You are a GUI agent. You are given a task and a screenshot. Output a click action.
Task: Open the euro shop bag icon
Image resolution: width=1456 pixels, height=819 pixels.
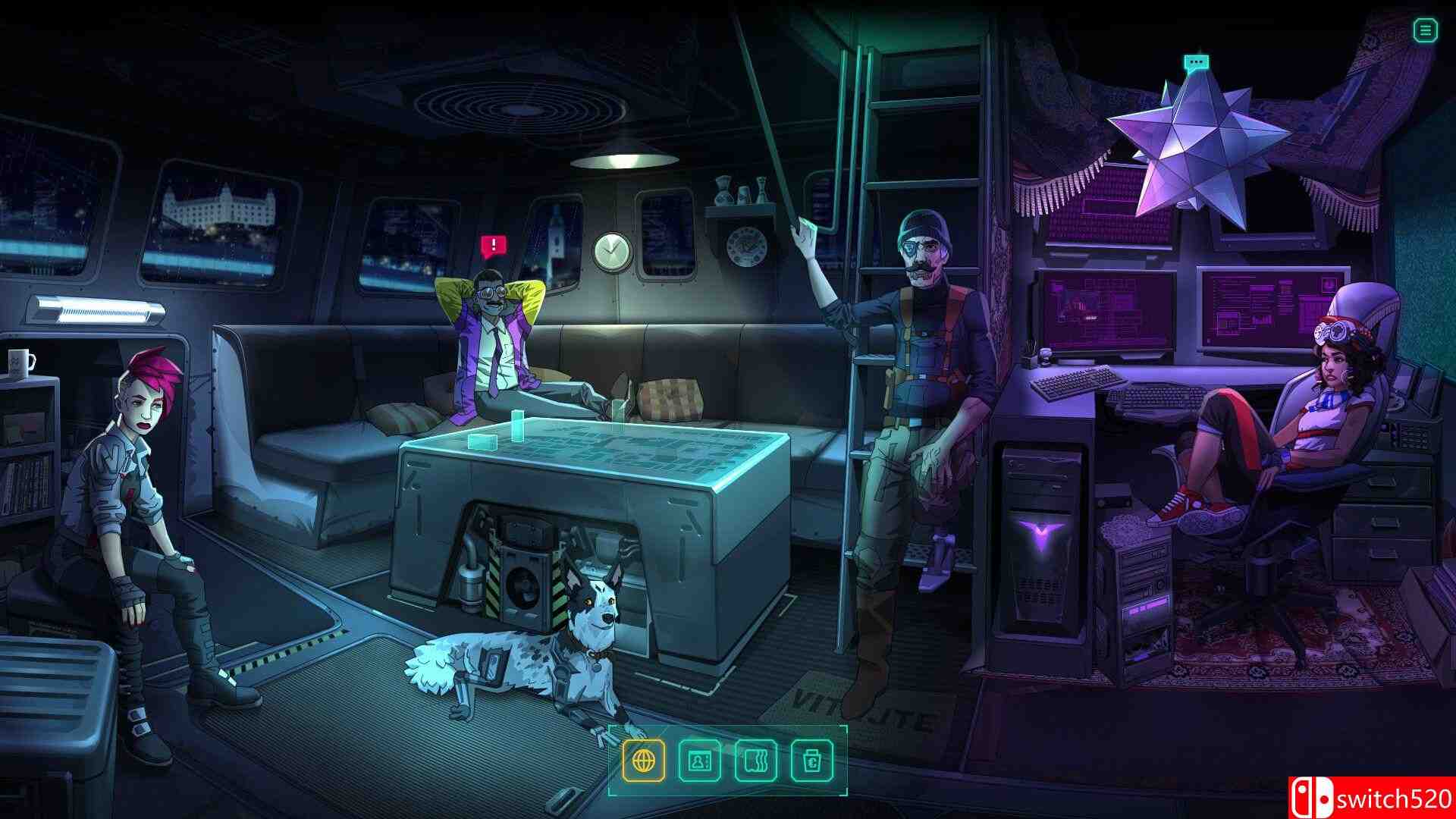coord(811,759)
